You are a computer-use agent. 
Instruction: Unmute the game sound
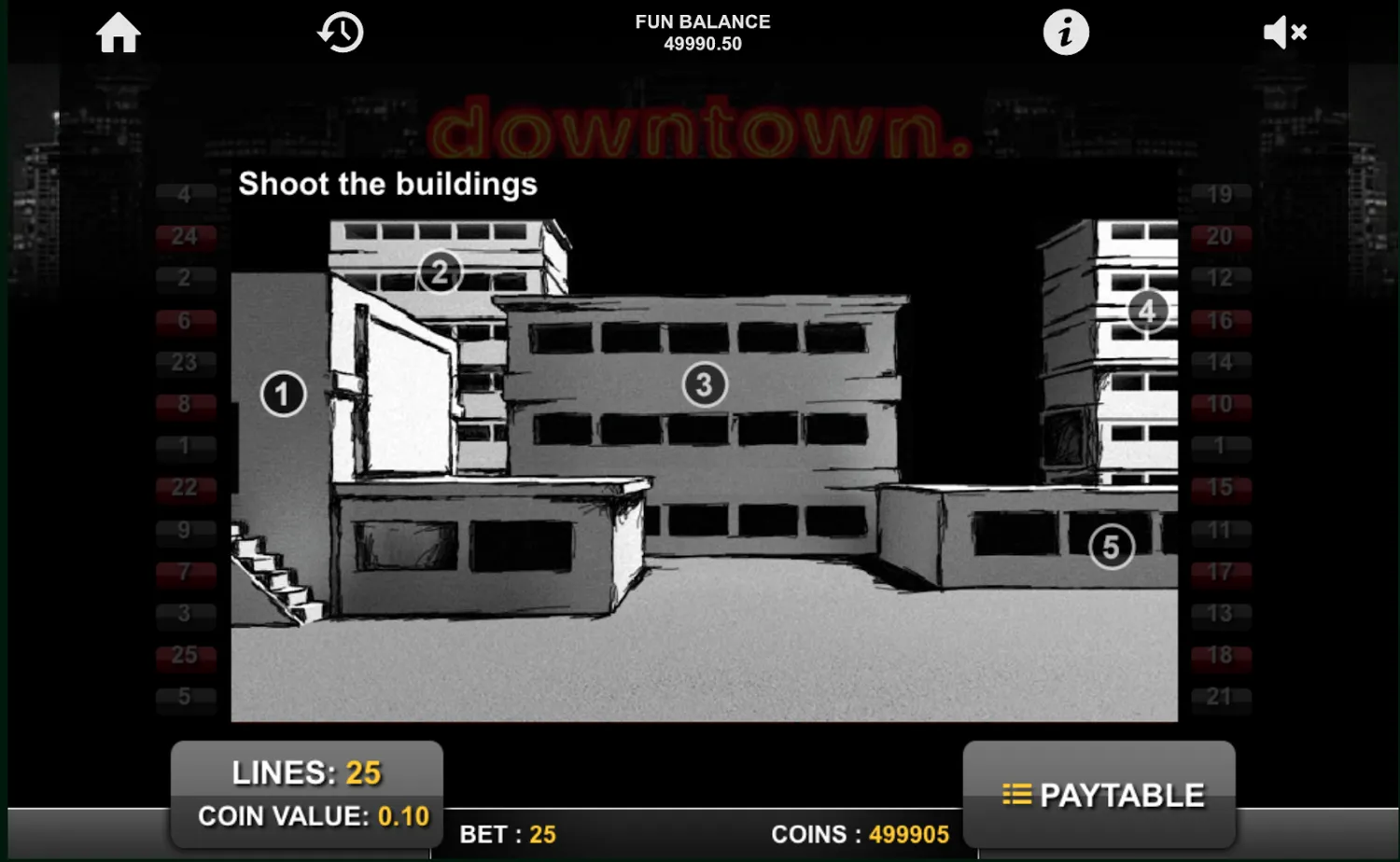click(x=1285, y=32)
